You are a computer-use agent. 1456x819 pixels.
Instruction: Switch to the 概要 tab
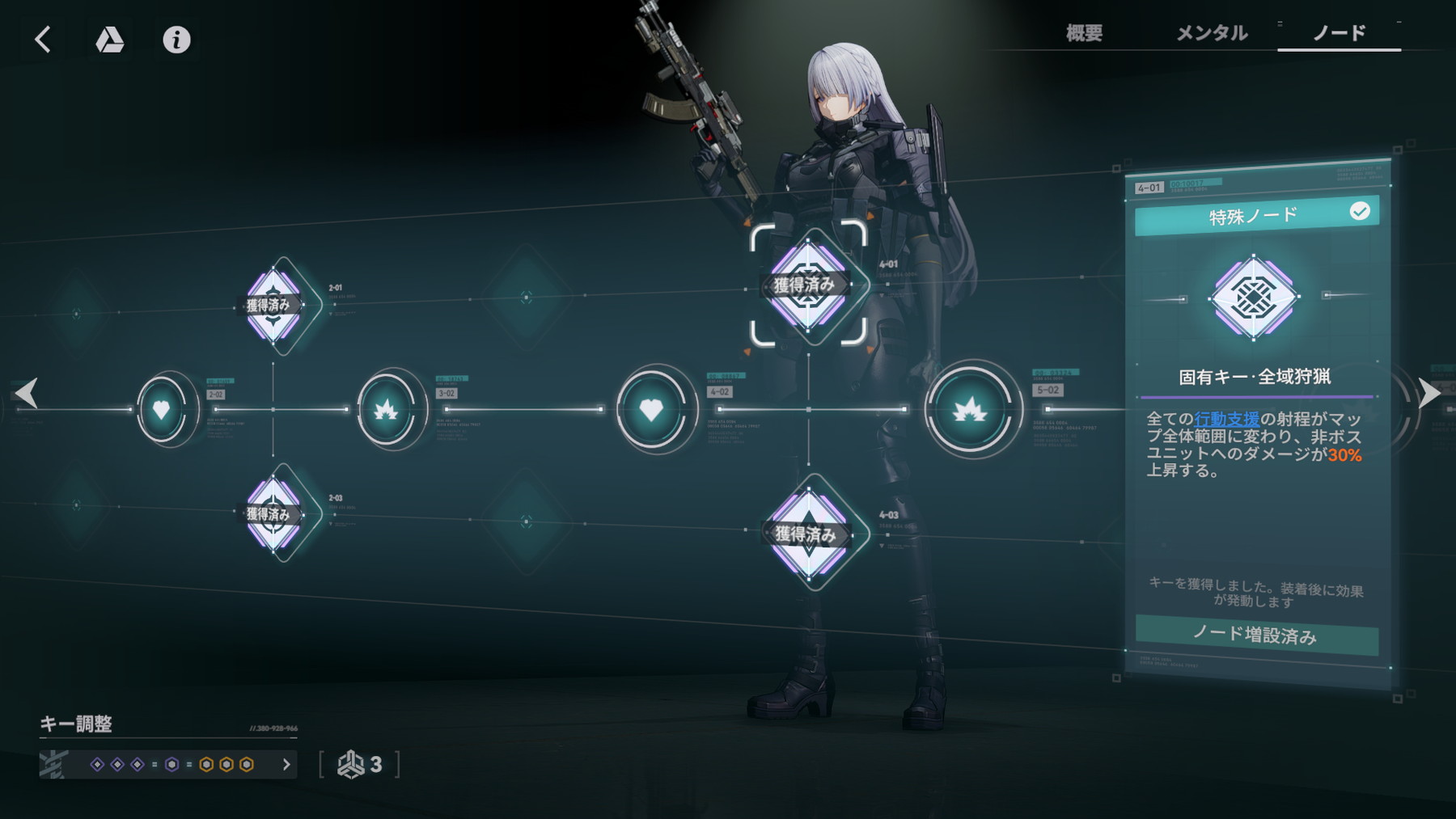pos(1084,33)
